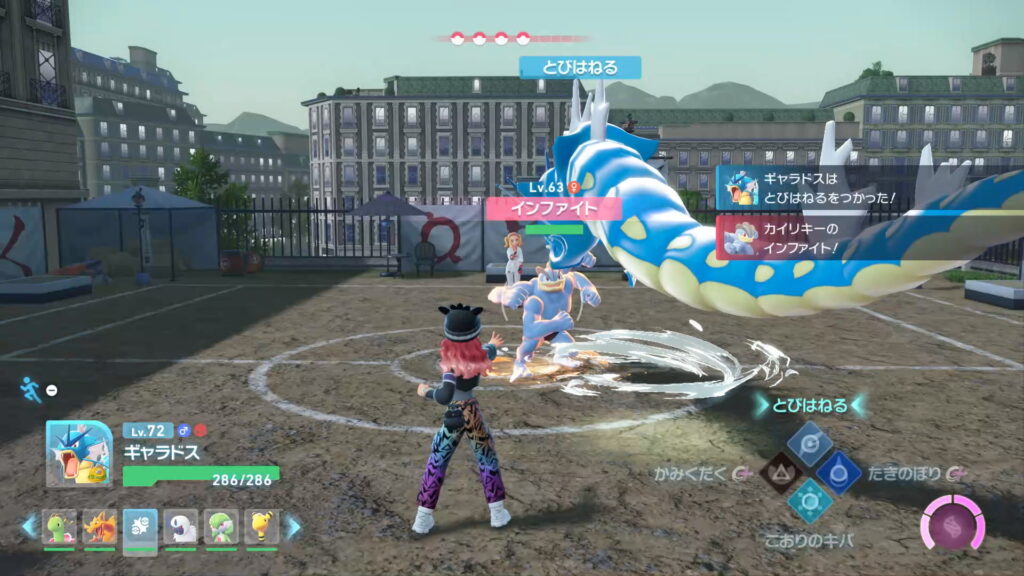Use the Crunch (かみくだく) move icon
The width and height of the screenshot is (1024, 576).
coord(780,472)
